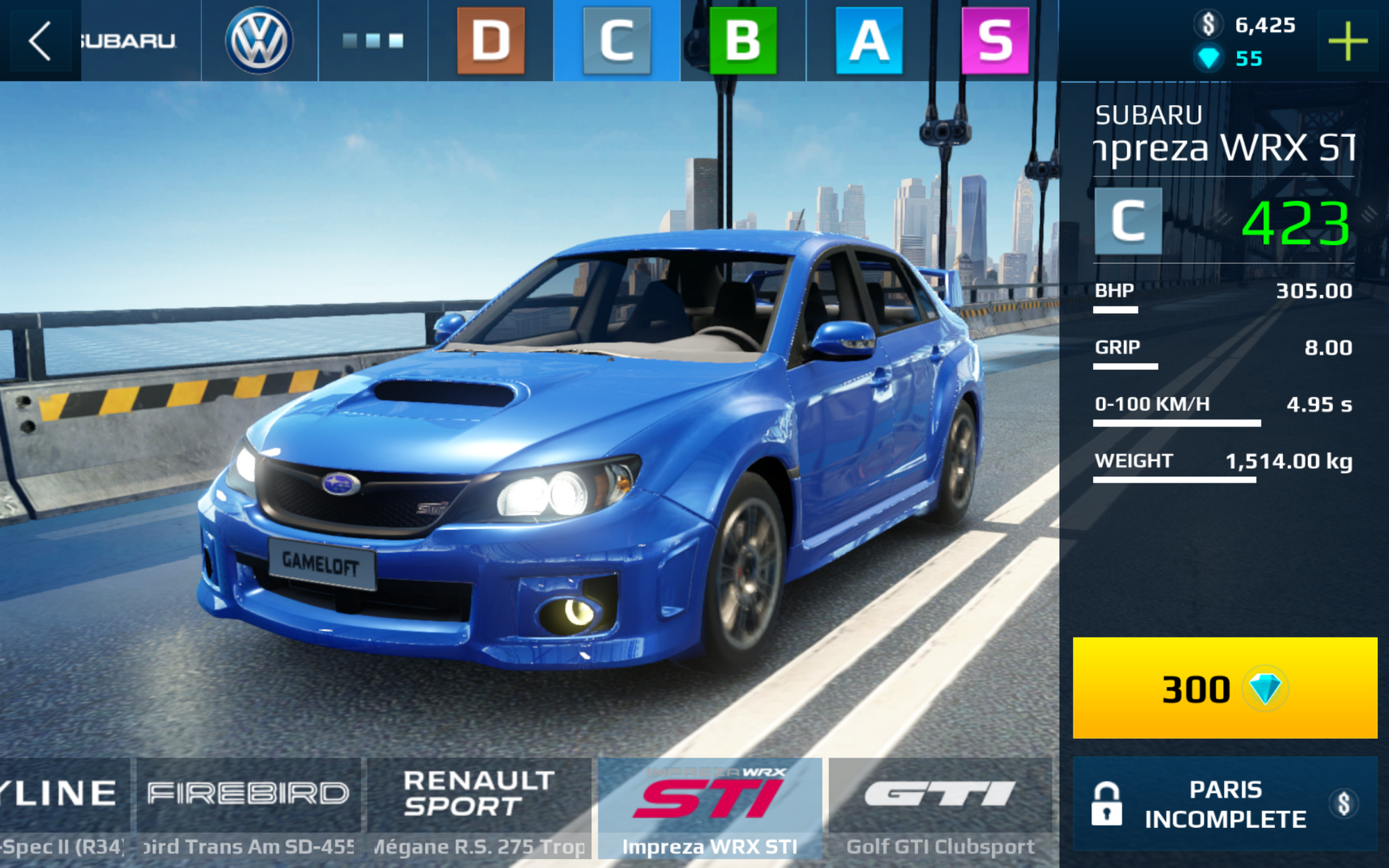Choose the Firebird Trans Am thumbnail
Viewport: 1389px width, 868px height.
pyautogui.click(x=248, y=809)
